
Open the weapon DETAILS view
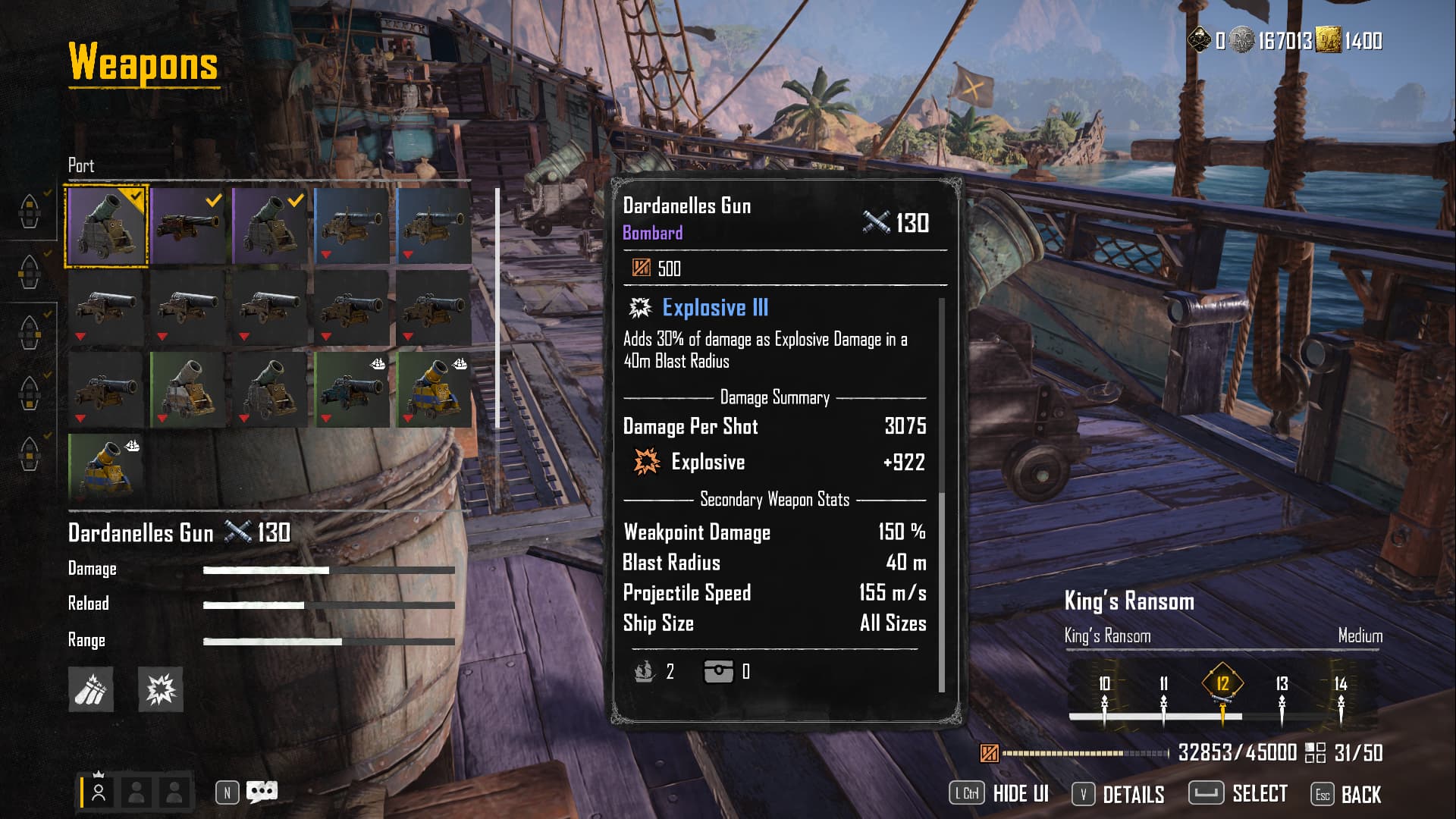pyautogui.click(x=1133, y=794)
